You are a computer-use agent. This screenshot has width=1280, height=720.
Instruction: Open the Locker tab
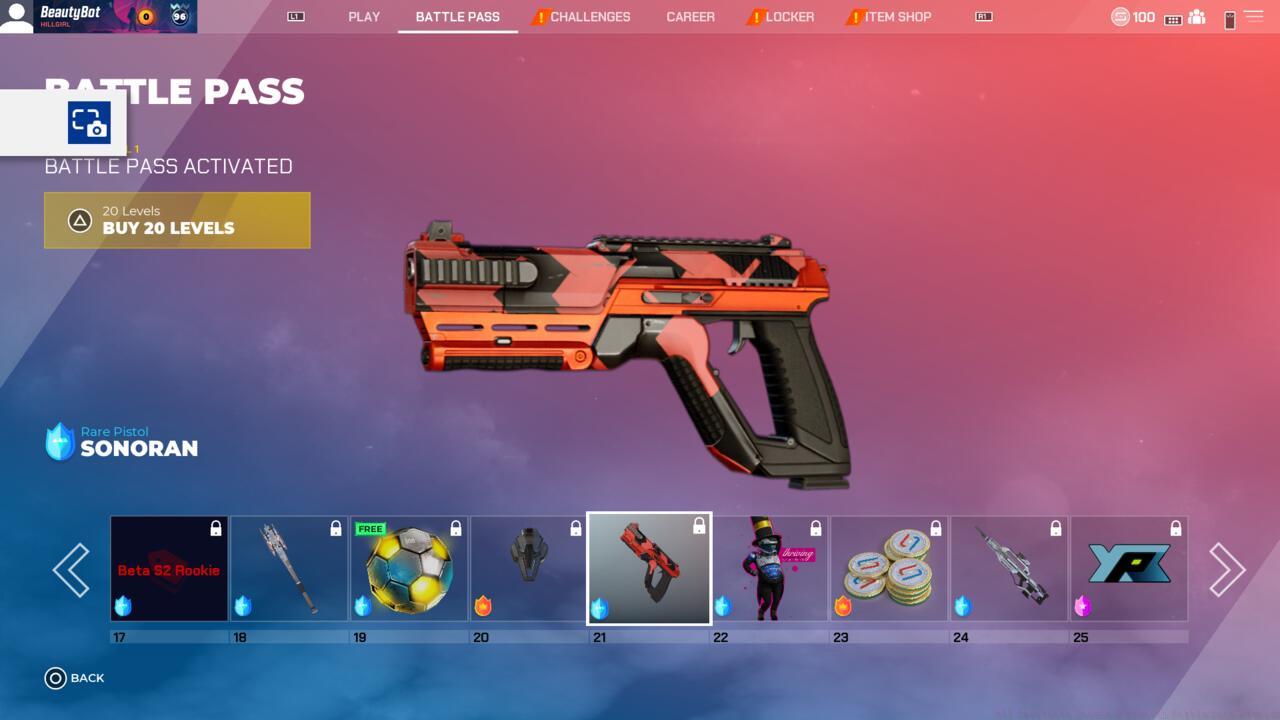point(790,17)
